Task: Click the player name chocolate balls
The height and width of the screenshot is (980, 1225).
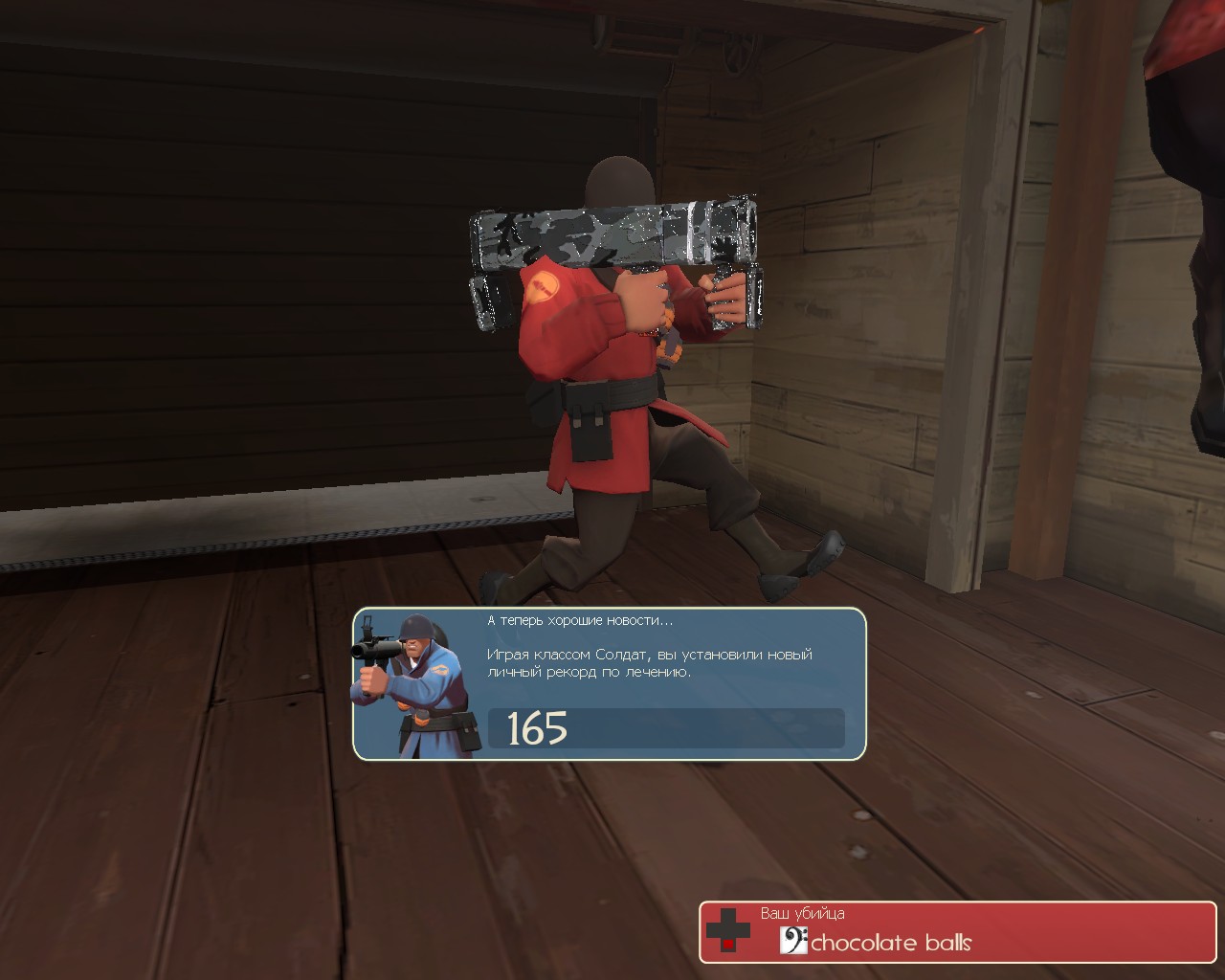Action: tap(890, 942)
